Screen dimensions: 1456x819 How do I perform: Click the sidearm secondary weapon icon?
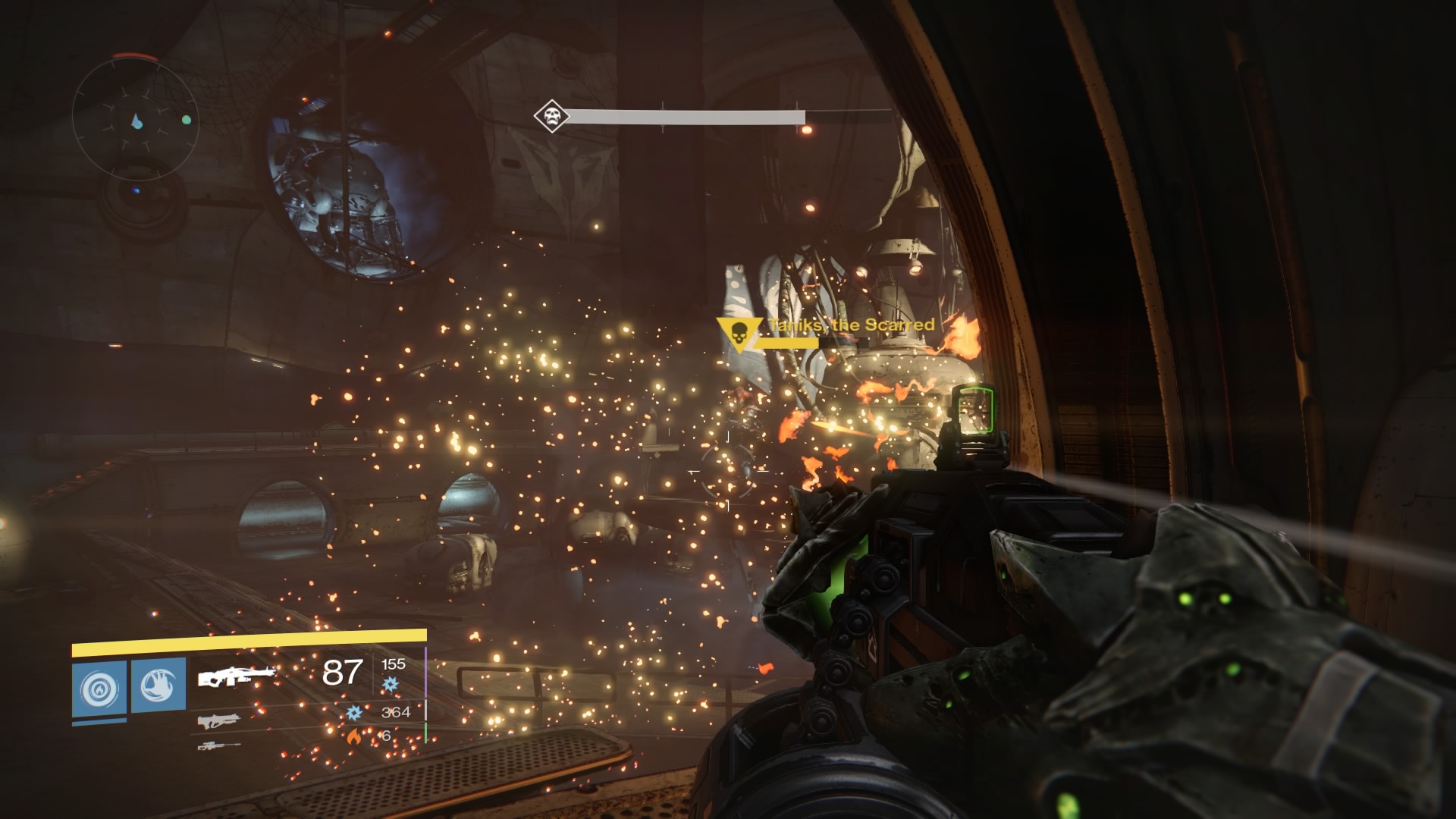coord(221,722)
